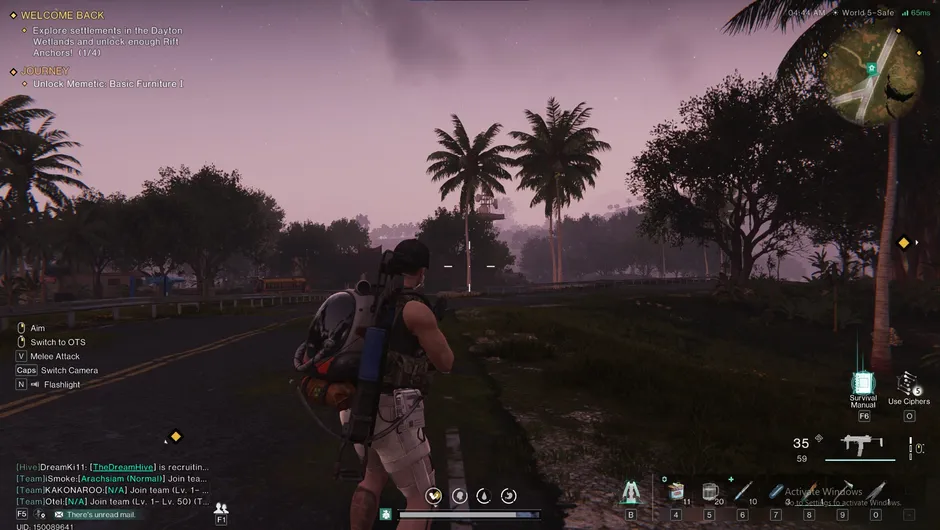Use the syringe item in the hotbar
Screen dimensions: 940x530
pos(742,492)
